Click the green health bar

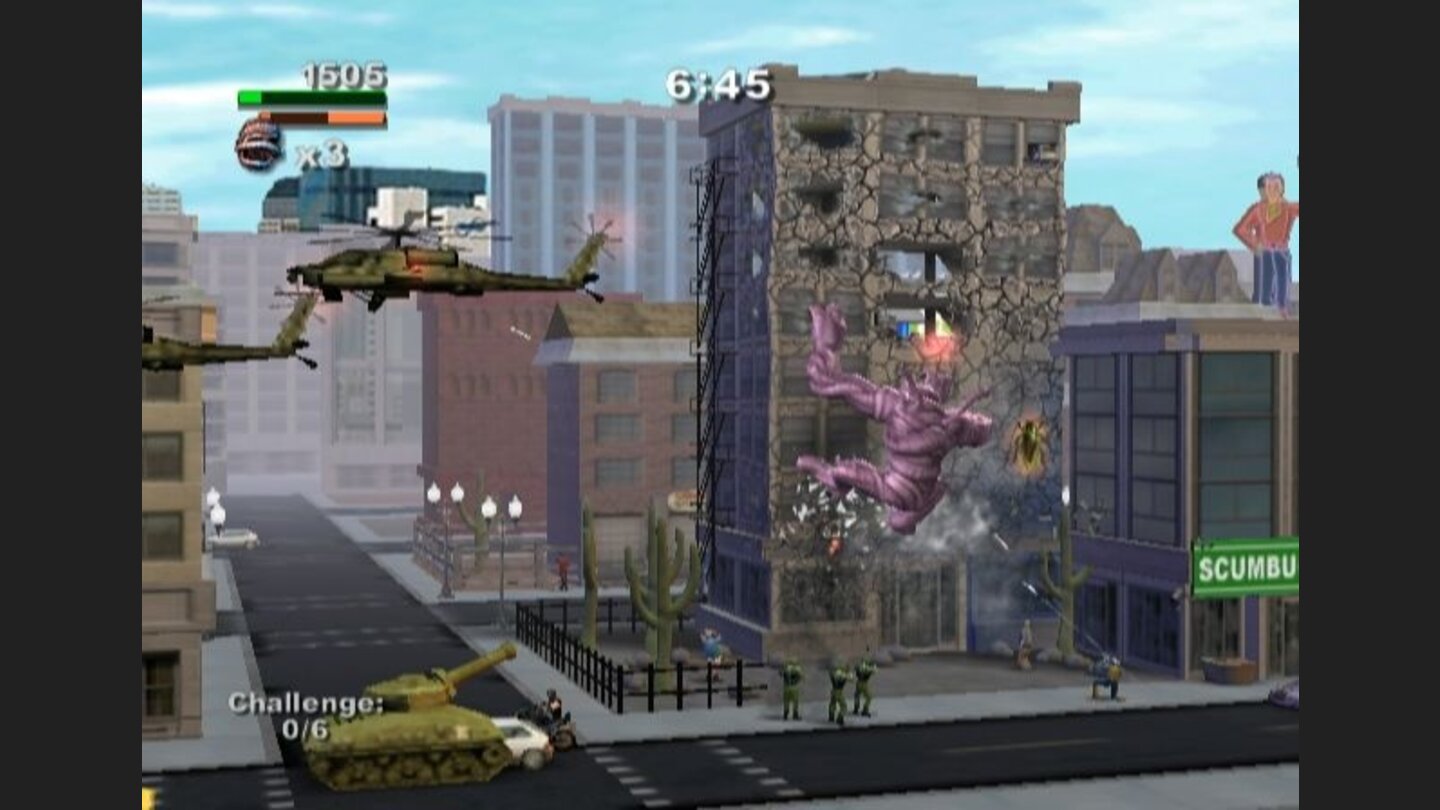(x=310, y=98)
